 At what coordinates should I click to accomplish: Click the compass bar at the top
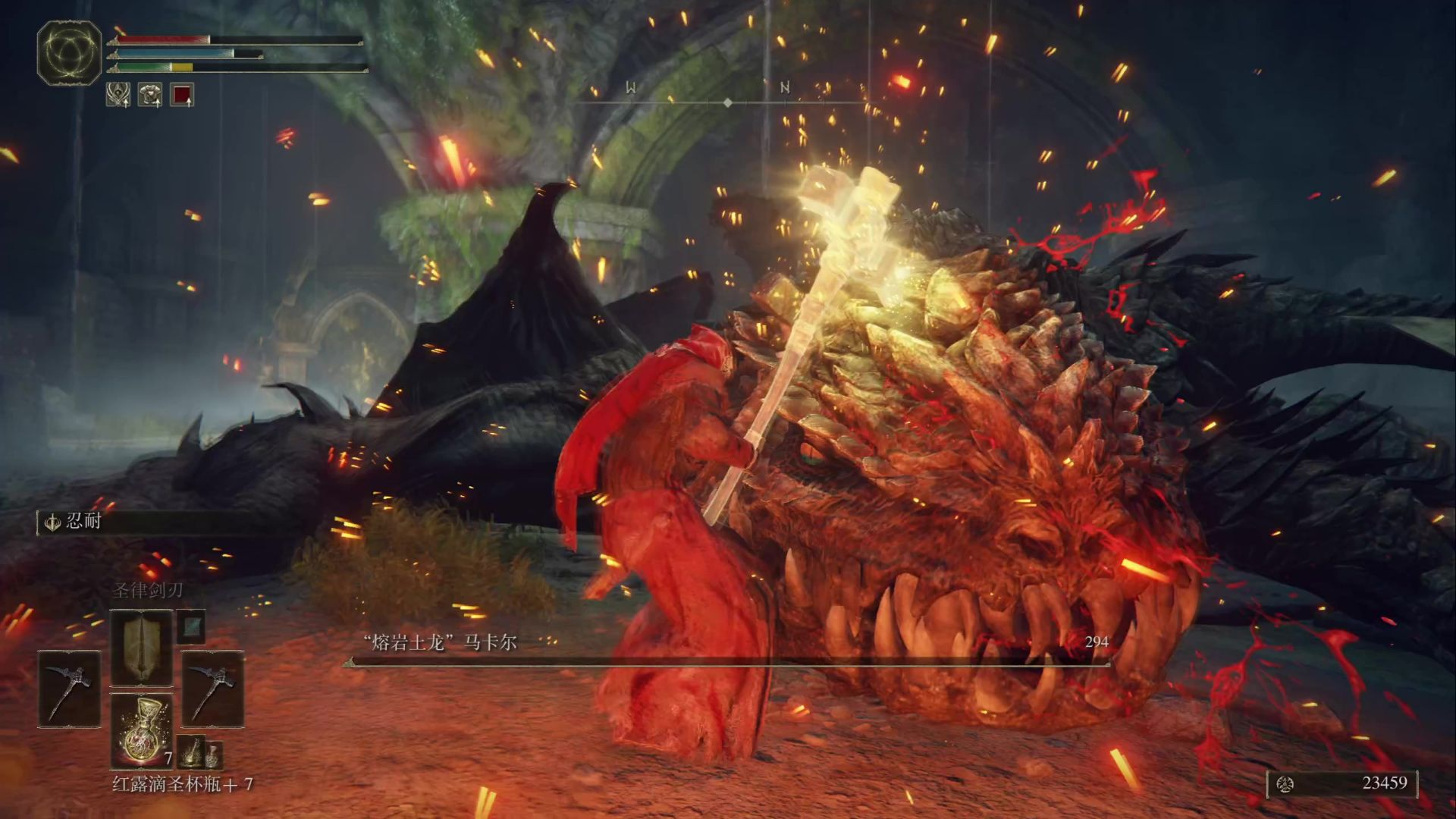point(726,102)
